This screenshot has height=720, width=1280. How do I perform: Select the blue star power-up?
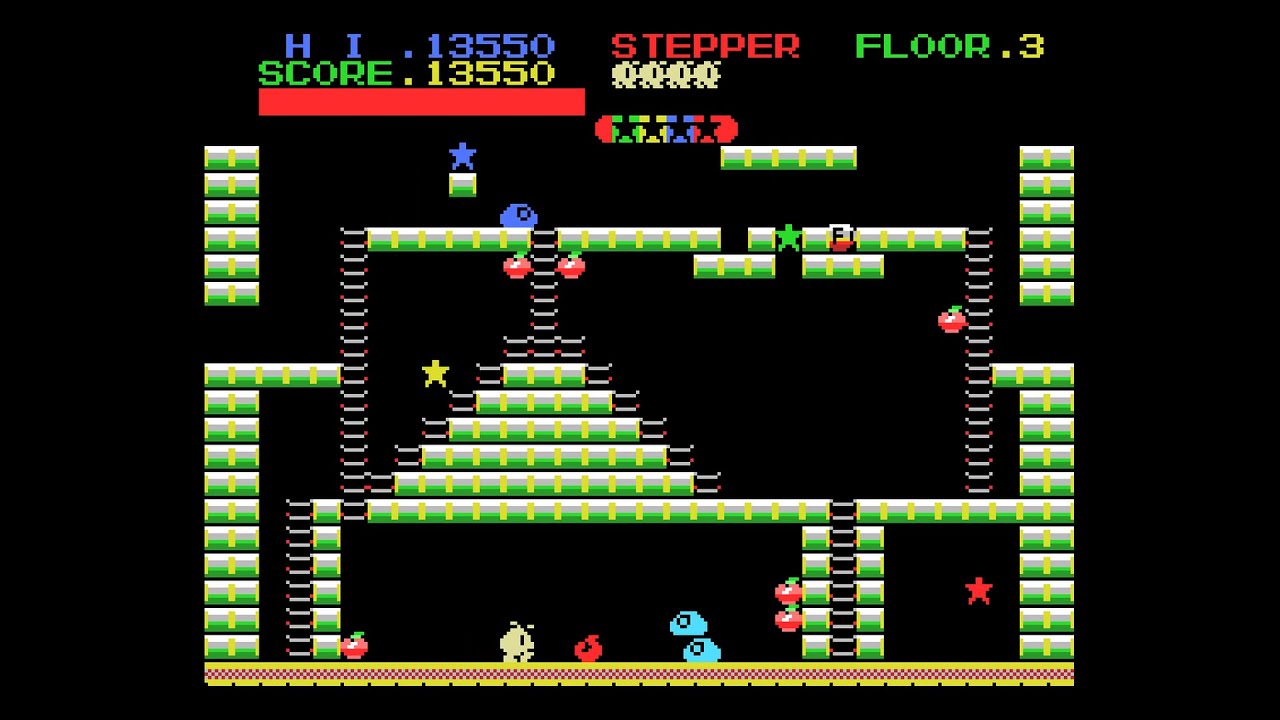tap(463, 155)
